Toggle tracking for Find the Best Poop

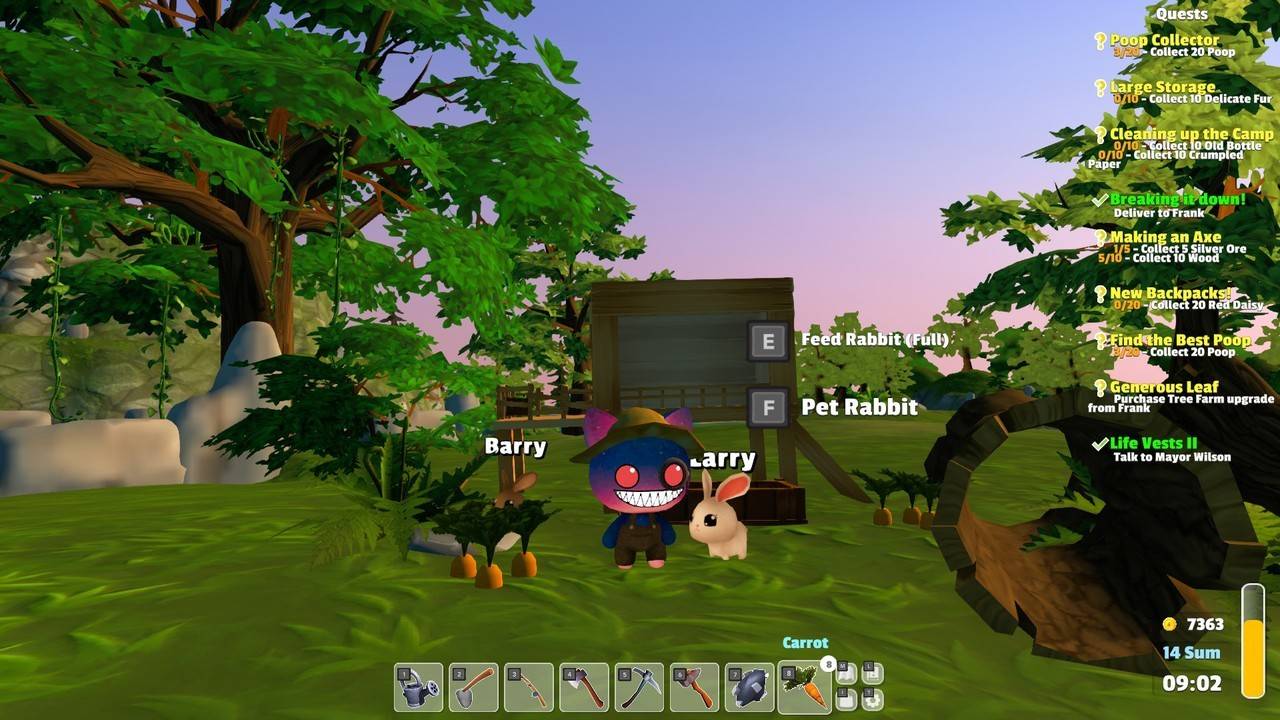pos(1103,340)
